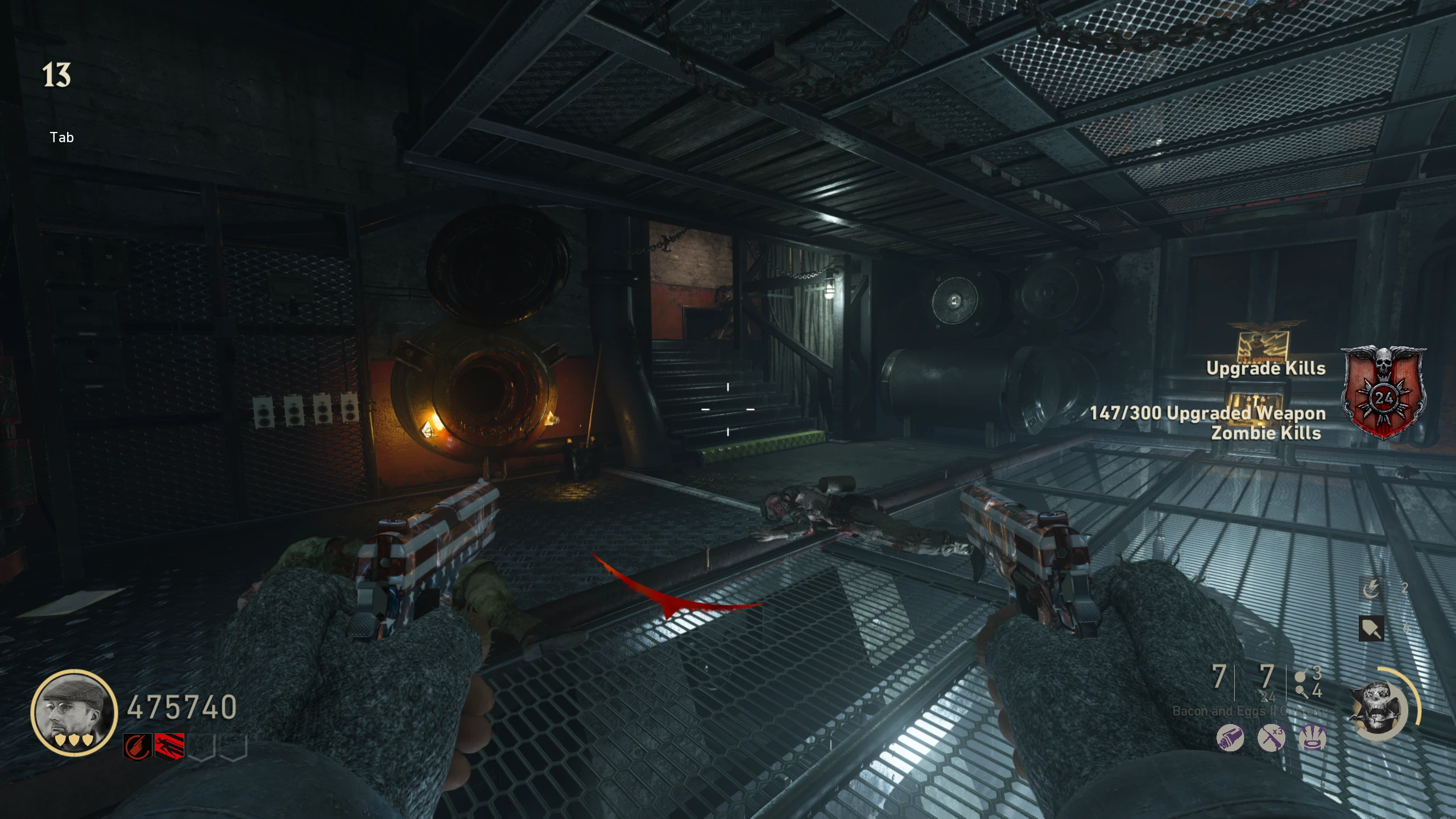Select the shovel equipment icon
The width and height of the screenshot is (1456, 819).
(x=1371, y=628)
